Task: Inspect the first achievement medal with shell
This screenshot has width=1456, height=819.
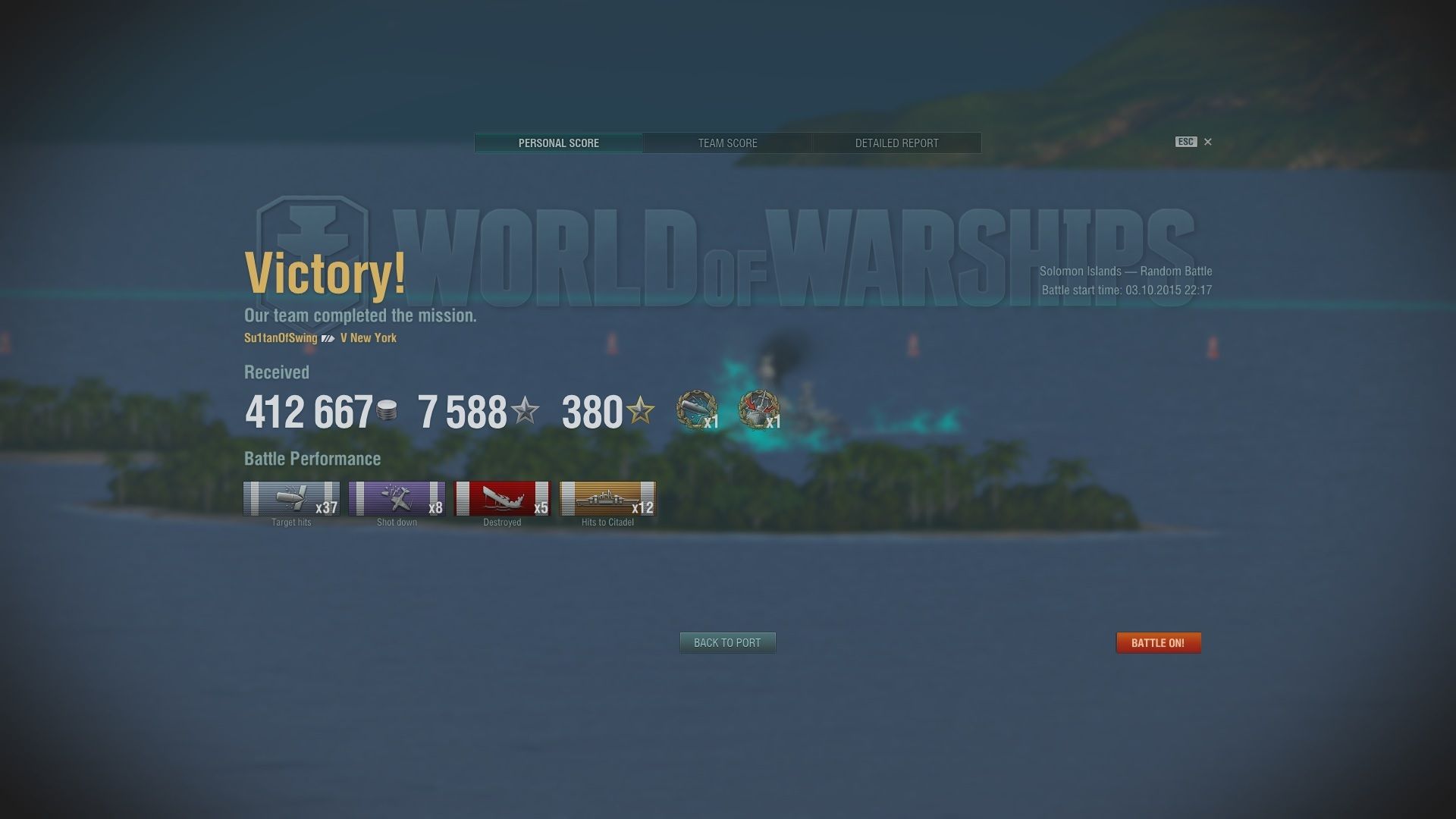Action: 696,410
